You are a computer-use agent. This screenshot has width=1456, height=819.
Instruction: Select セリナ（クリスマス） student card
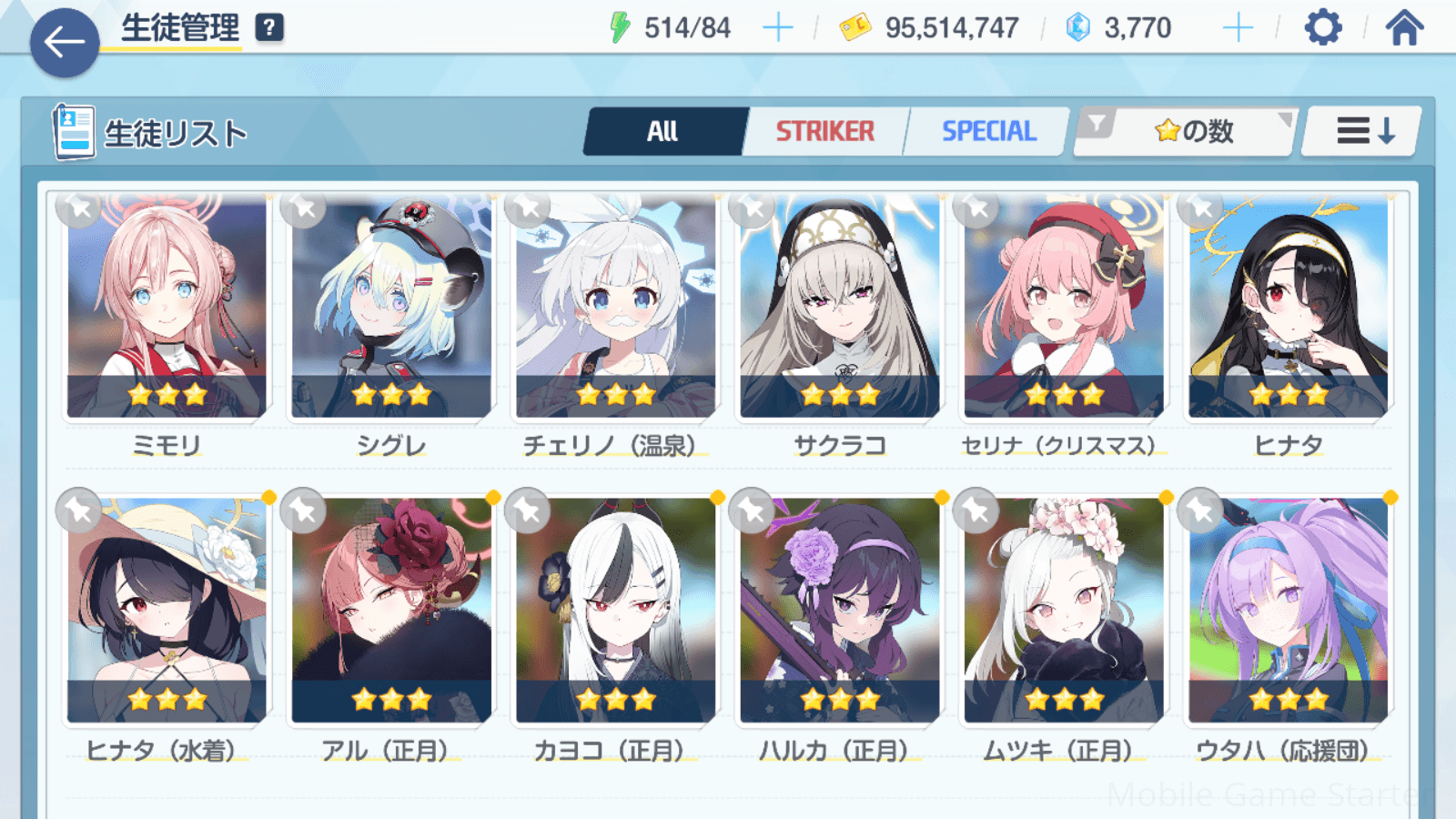1063,308
